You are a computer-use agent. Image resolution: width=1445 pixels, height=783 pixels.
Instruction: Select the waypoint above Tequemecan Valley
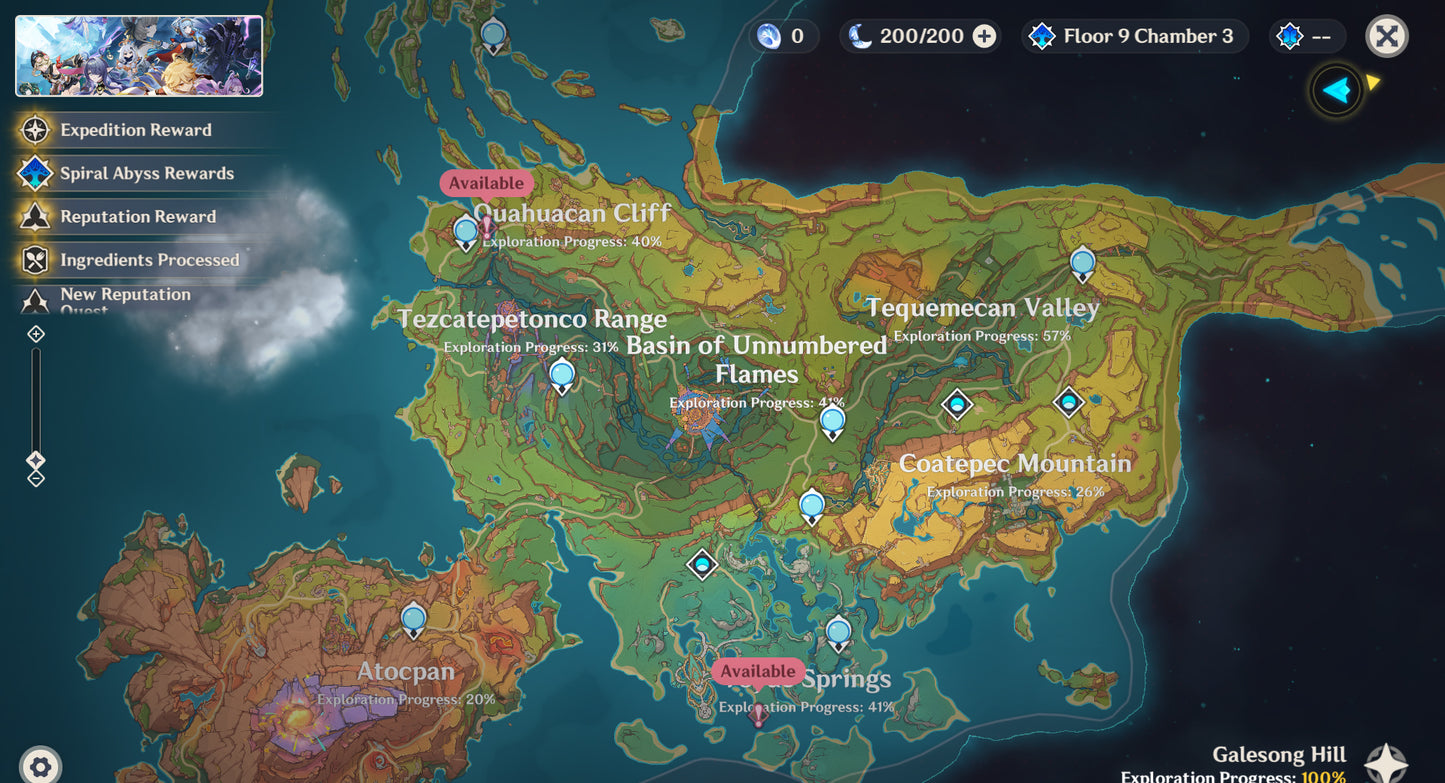tap(1082, 264)
